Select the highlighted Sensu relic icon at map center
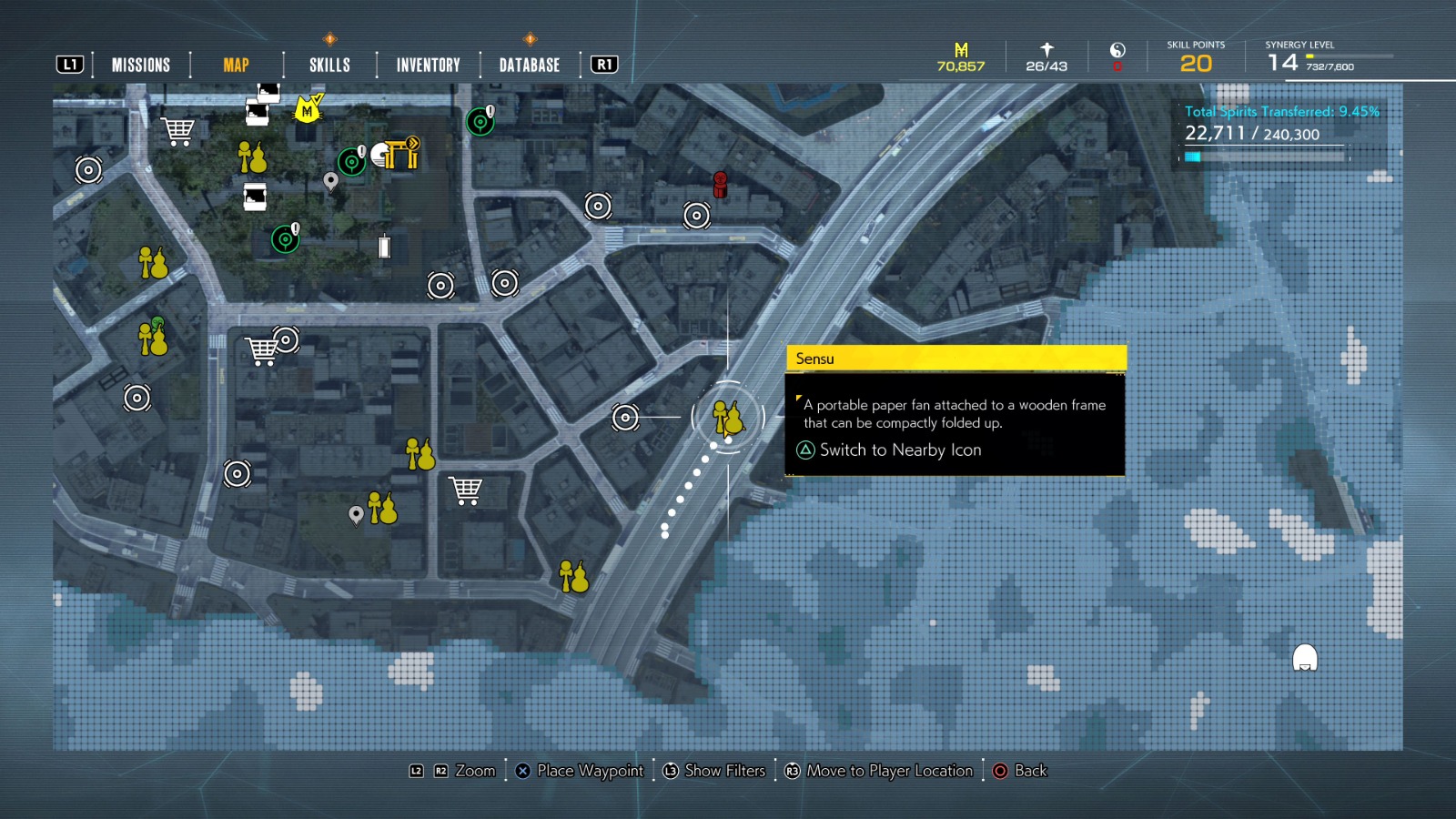The image size is (1456, 819). coord(728,419)
